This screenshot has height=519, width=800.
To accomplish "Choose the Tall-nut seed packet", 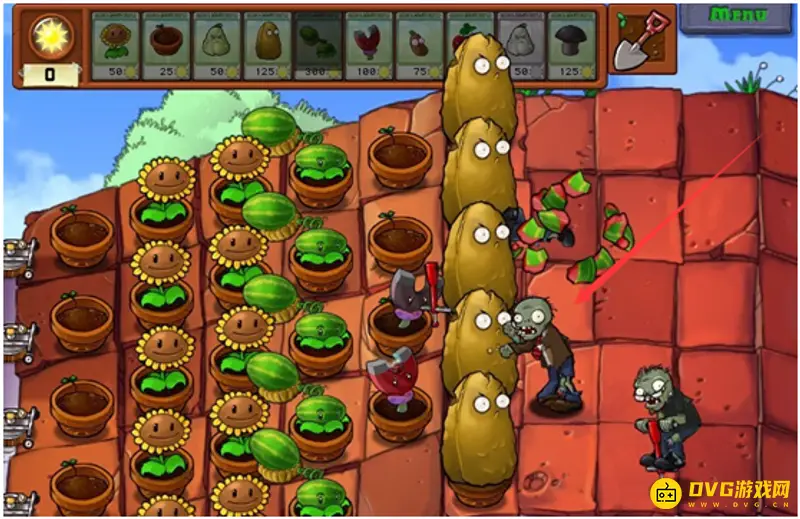I will 268,46.
